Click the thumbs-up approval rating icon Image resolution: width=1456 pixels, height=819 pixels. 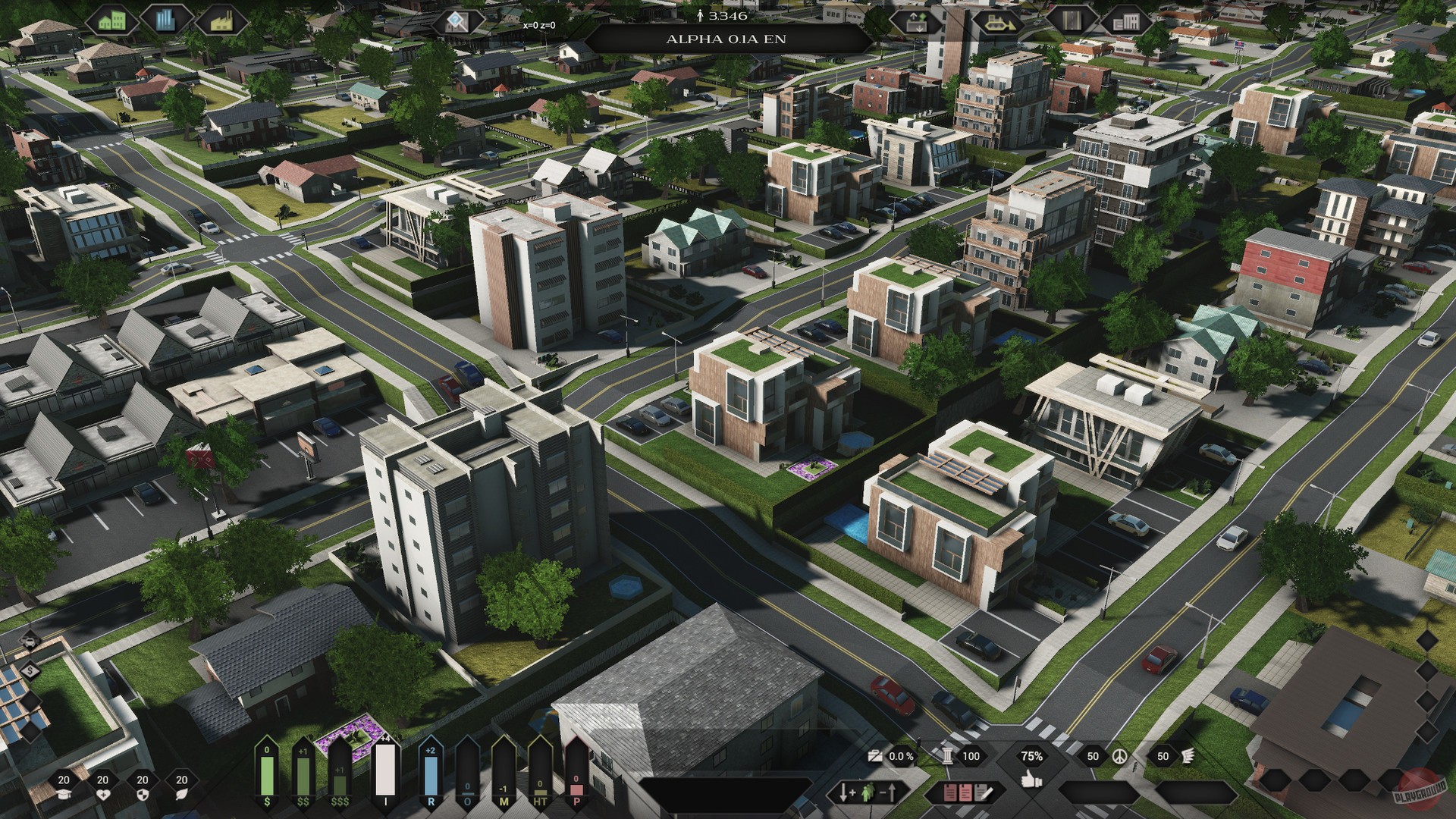click(x=1031, y=780)
